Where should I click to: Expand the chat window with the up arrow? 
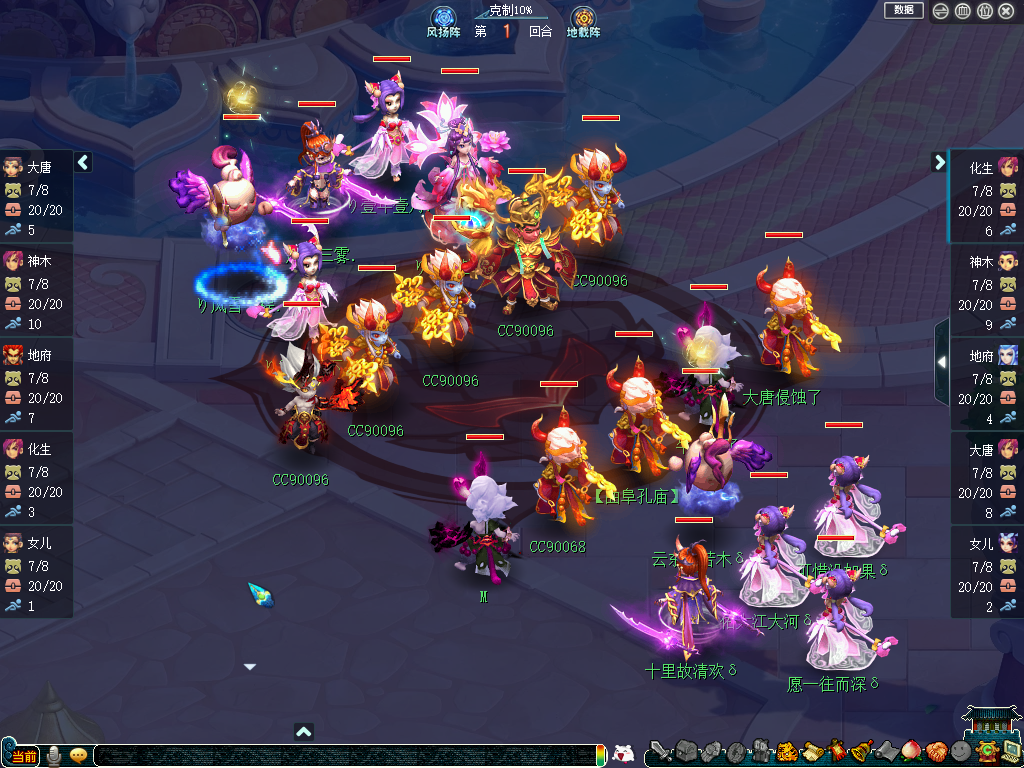304,732
